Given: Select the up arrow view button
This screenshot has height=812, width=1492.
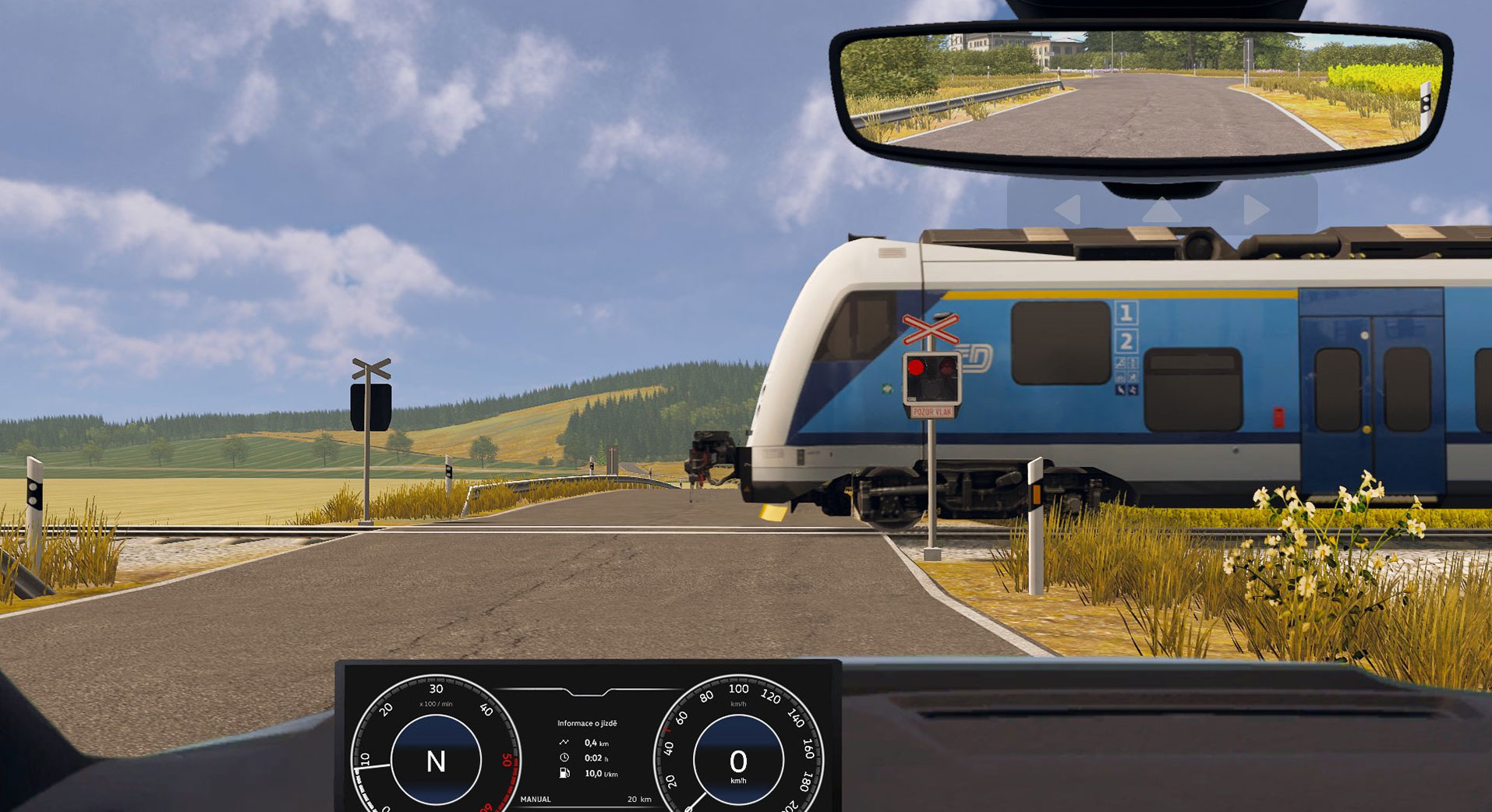Looking at the screenshot, I should click(1161, 209).
